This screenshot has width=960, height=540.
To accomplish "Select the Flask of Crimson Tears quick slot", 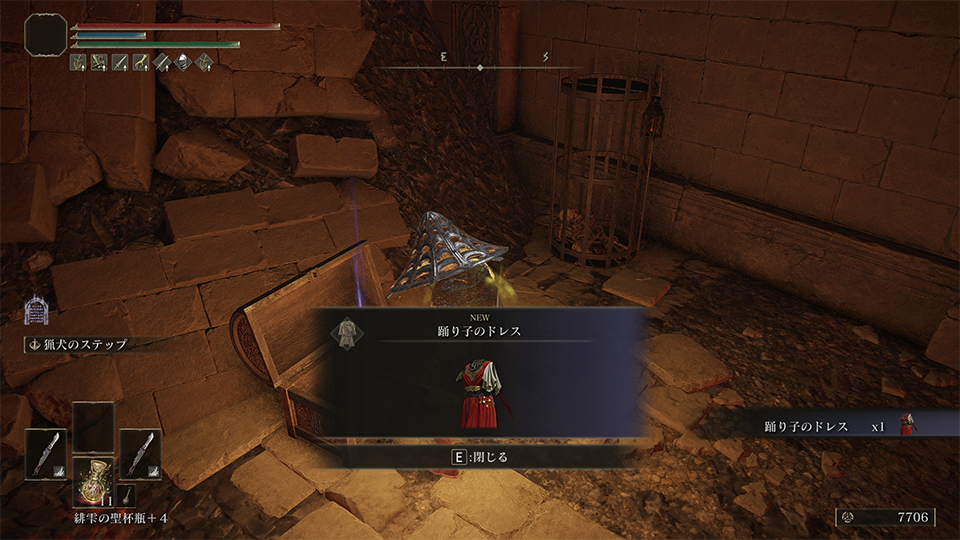I will click(93, 481).
